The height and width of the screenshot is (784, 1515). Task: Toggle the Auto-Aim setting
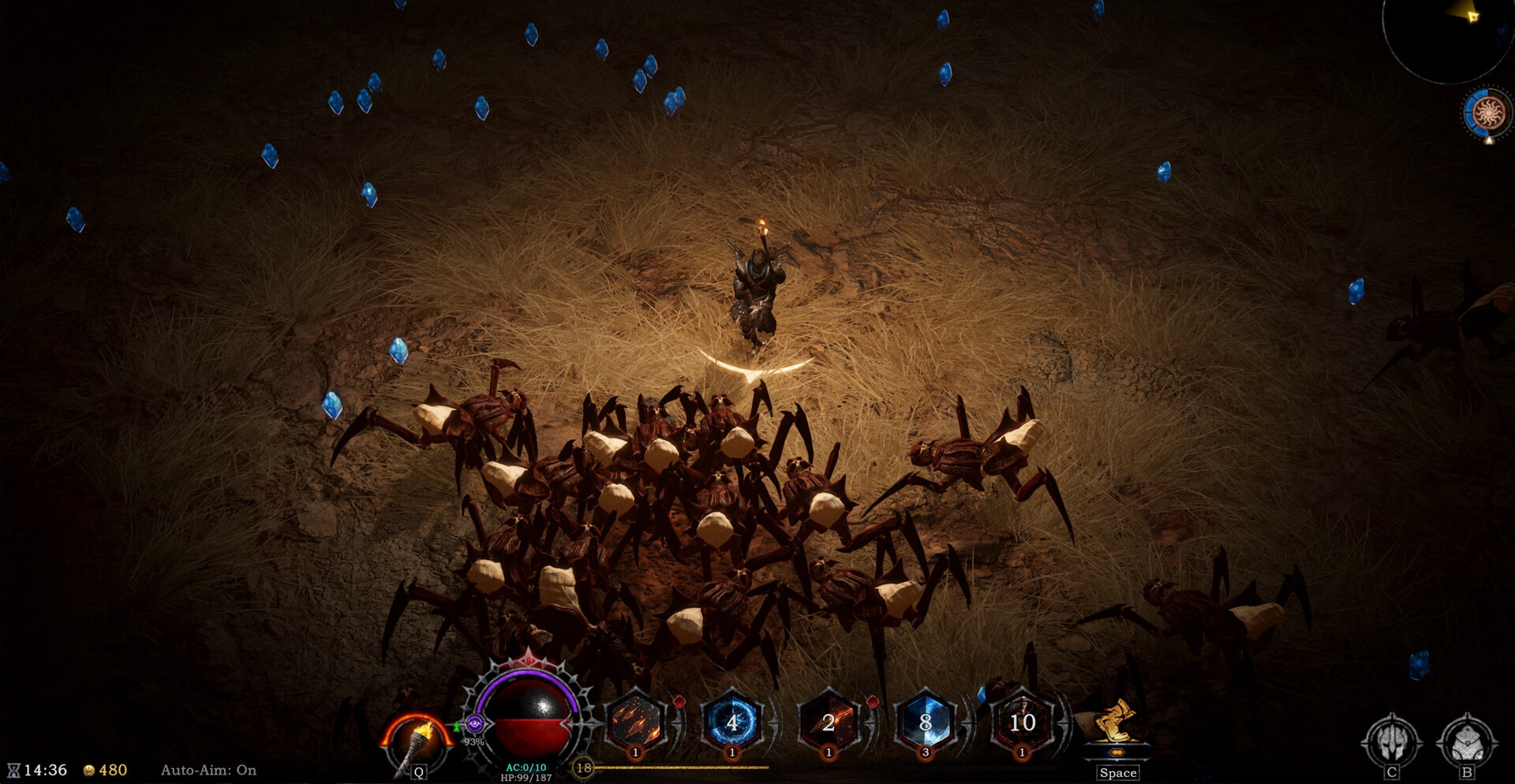(x=208, y=770)
